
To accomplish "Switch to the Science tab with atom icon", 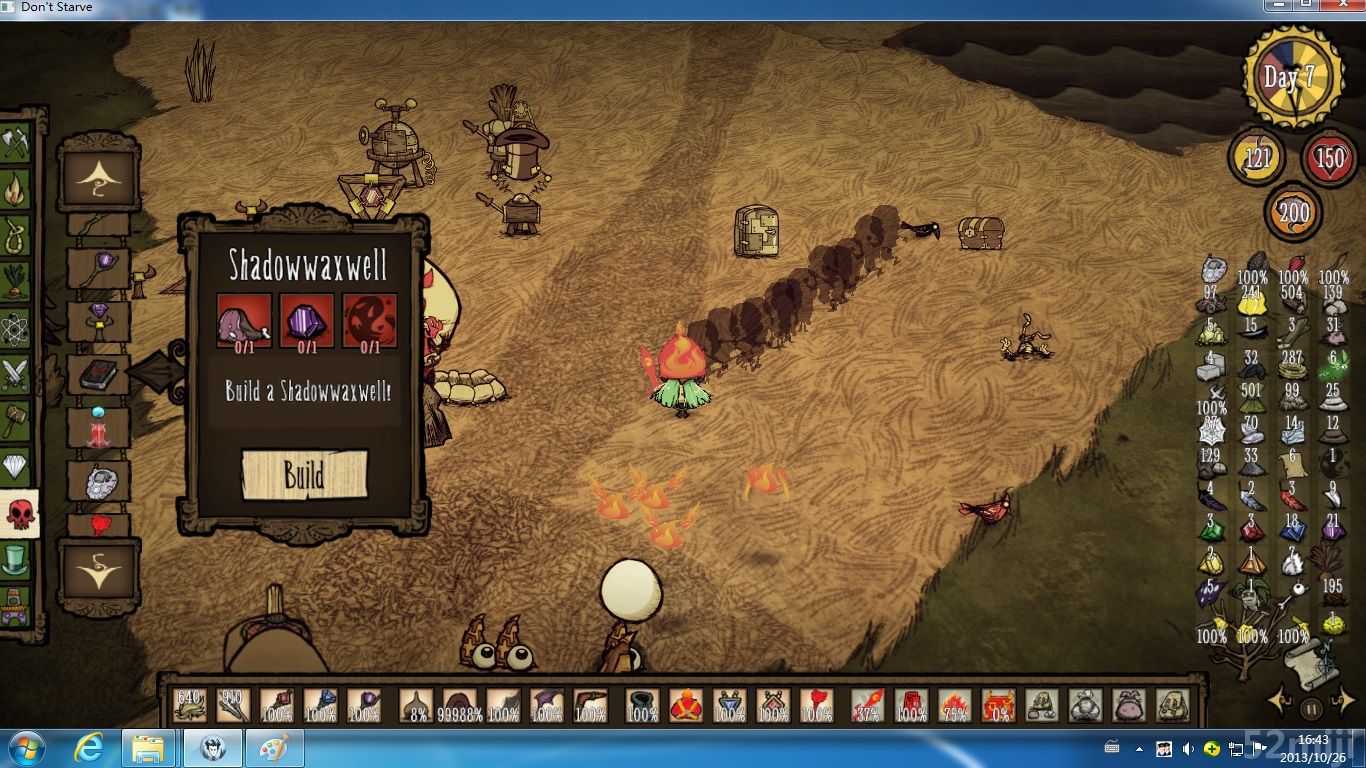I will [x=15, y=328].
